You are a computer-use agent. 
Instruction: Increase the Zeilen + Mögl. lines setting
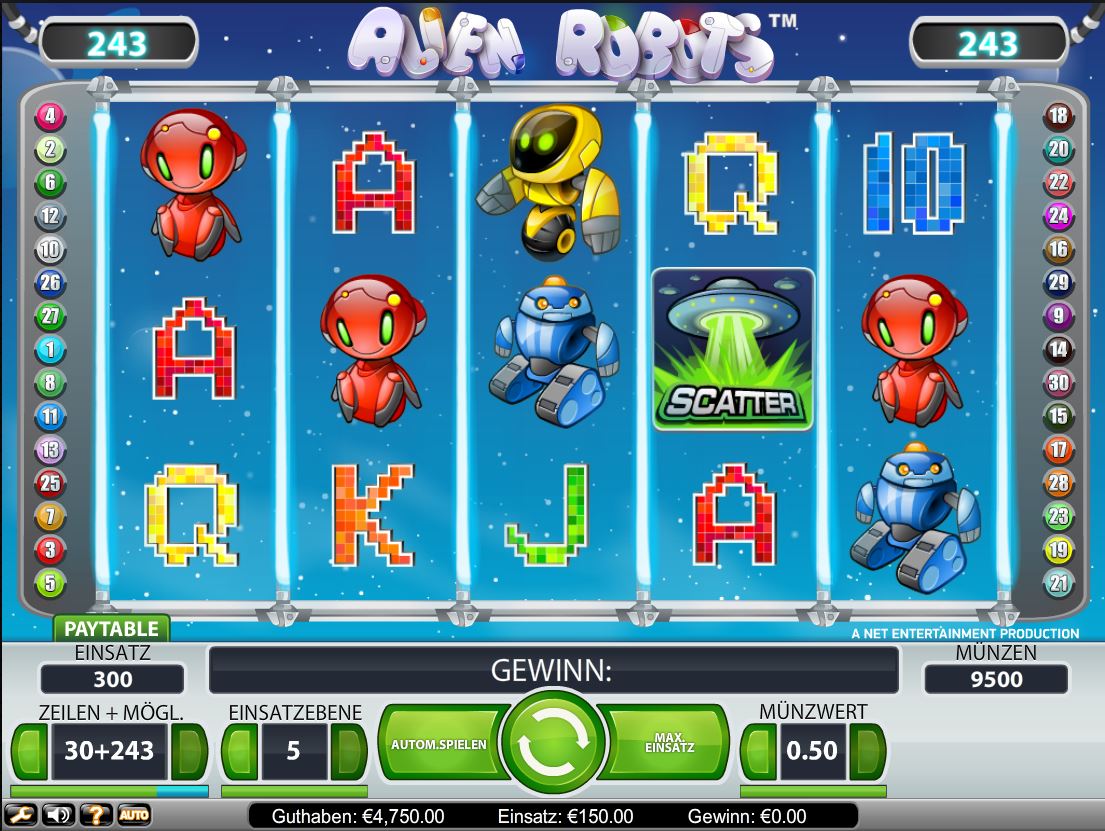pyautogui.click(x=188, y=751)
